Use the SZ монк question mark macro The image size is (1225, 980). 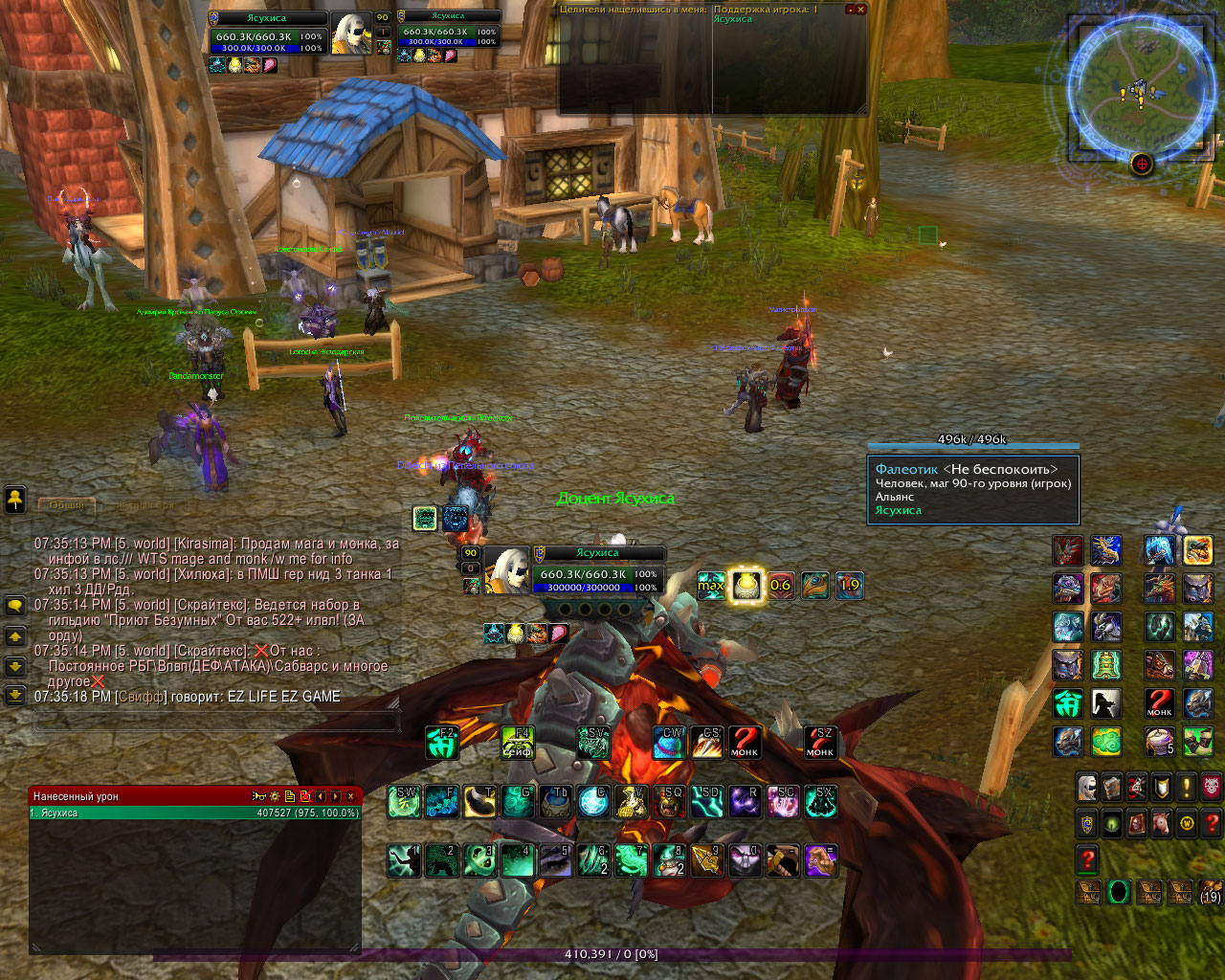820,743
